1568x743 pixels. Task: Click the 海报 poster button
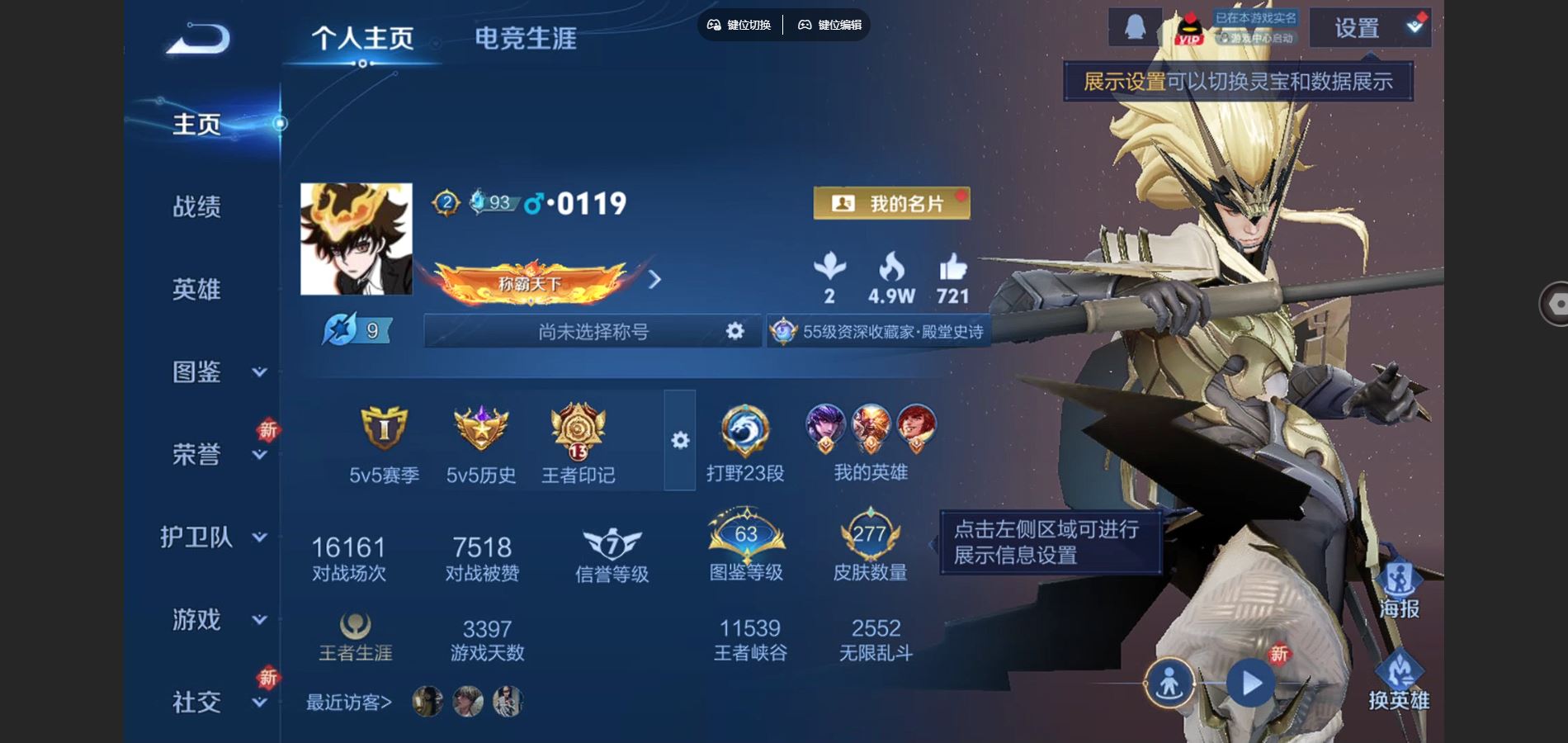[1399, 589]
